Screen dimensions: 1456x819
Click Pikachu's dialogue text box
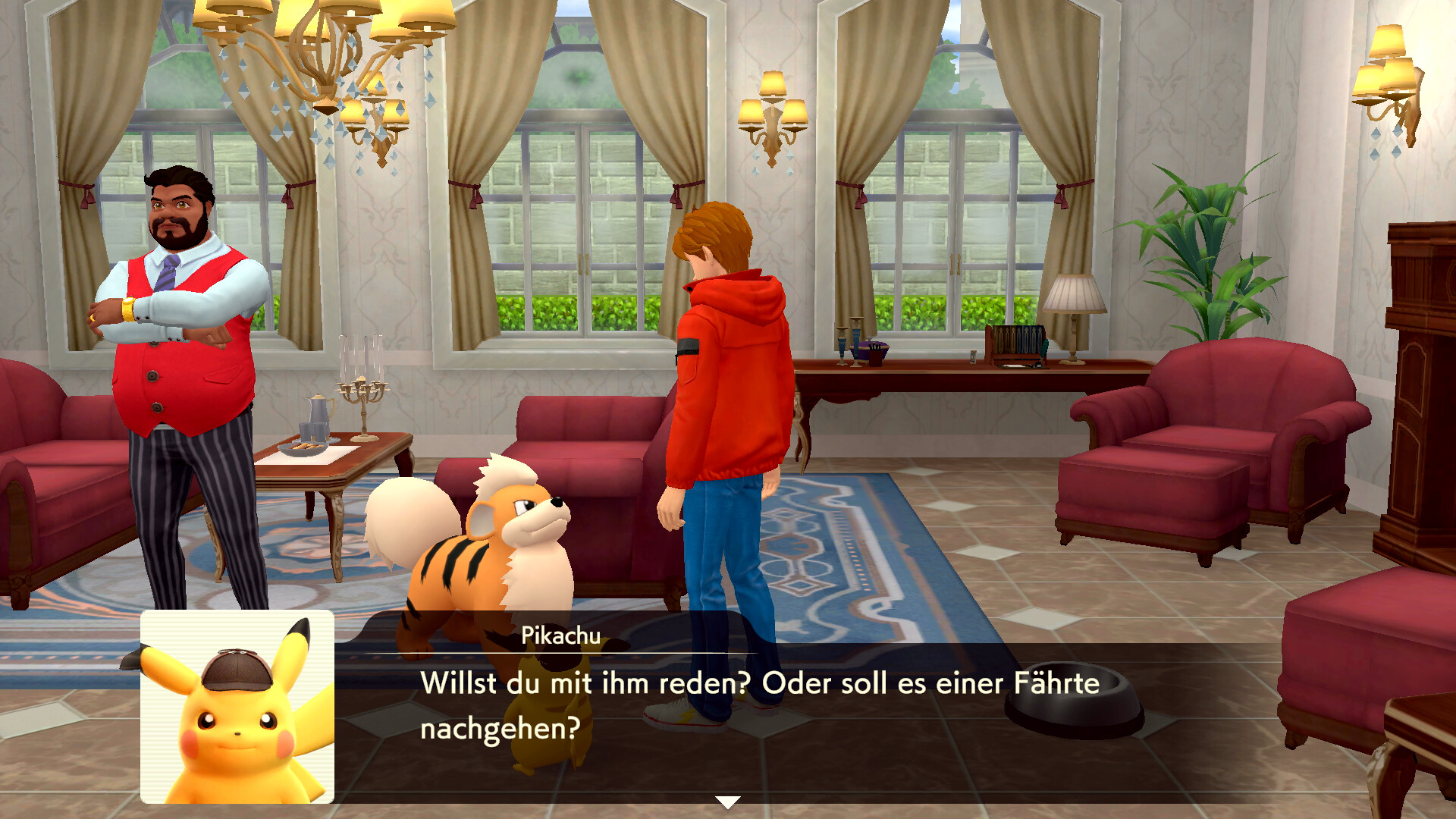tap(758, 706)
